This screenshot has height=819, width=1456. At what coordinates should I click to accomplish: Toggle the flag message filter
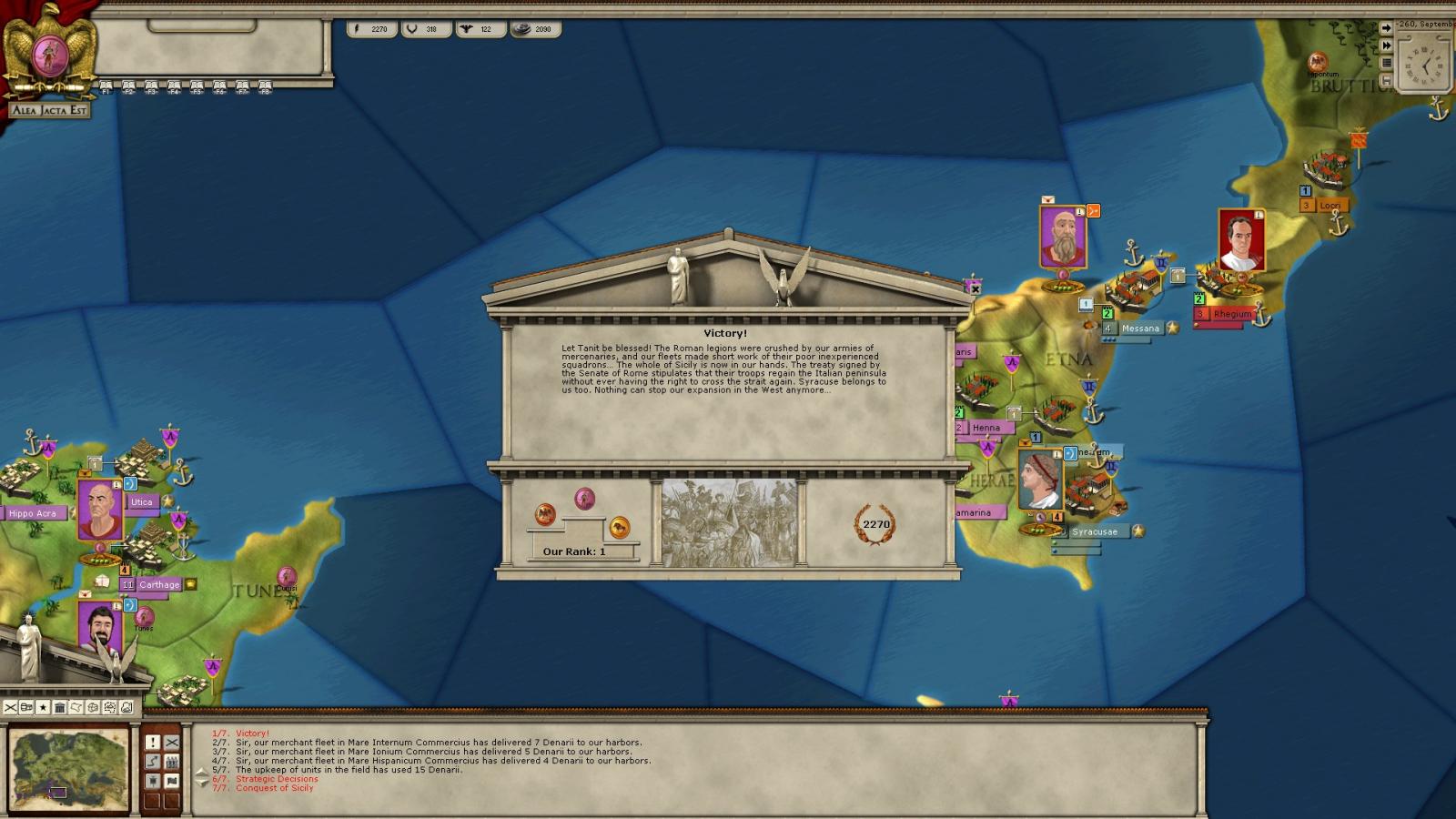coord(172,781)
